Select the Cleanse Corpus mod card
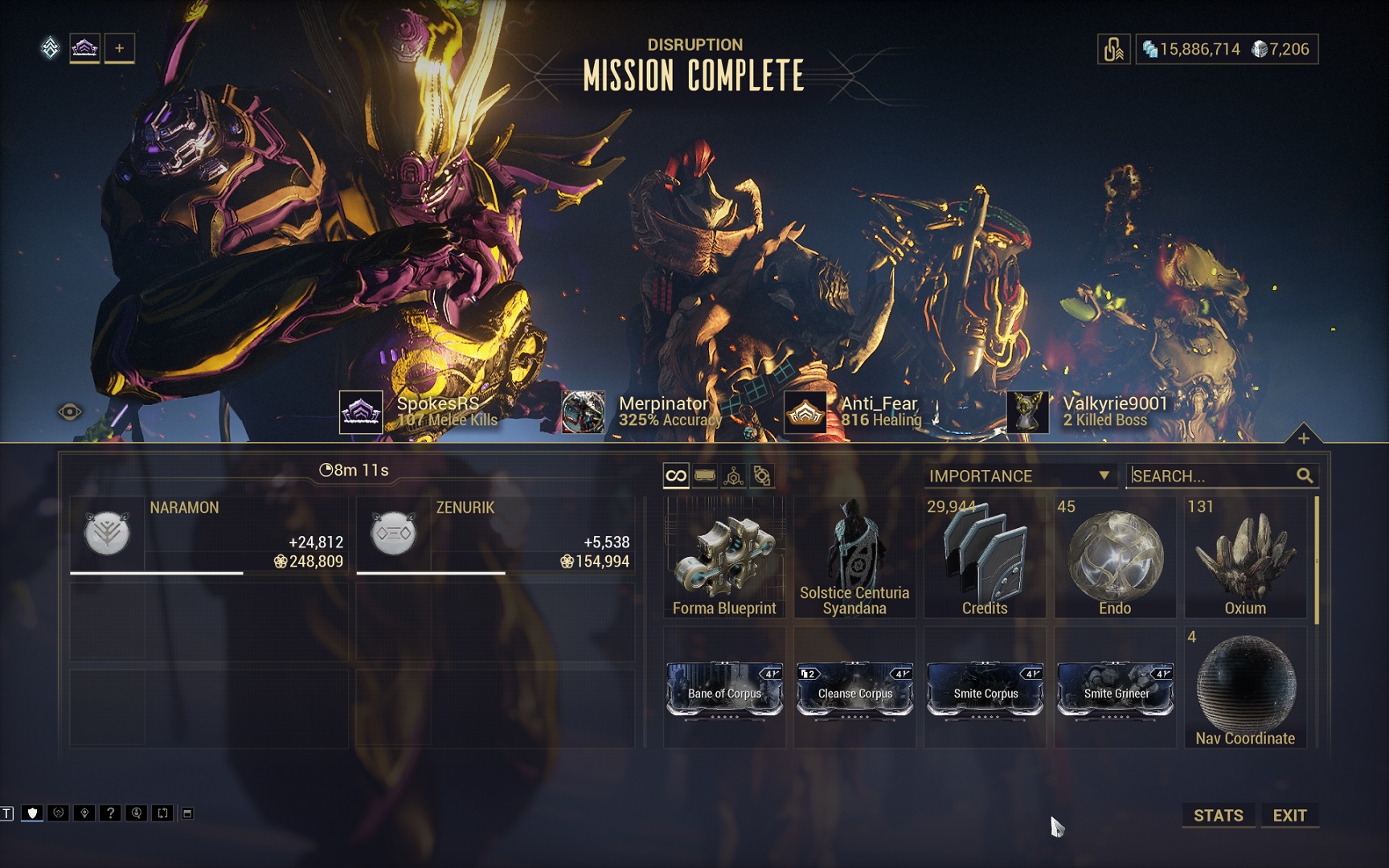The image size is (1389, 868). [x=854, y=690]
